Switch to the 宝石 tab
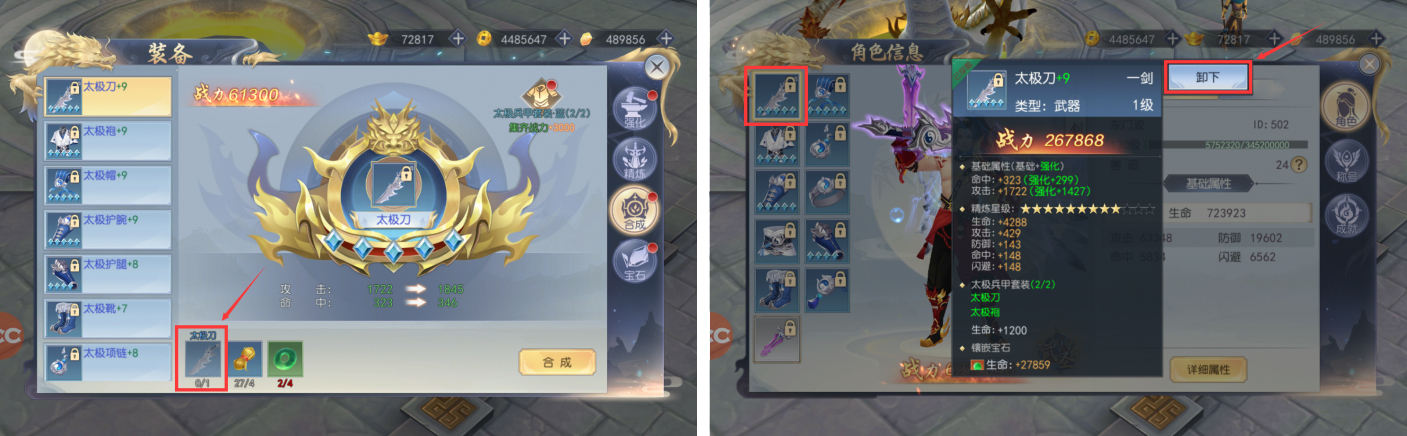This screenshot has width=1407, height=436. tap(635, 263)
